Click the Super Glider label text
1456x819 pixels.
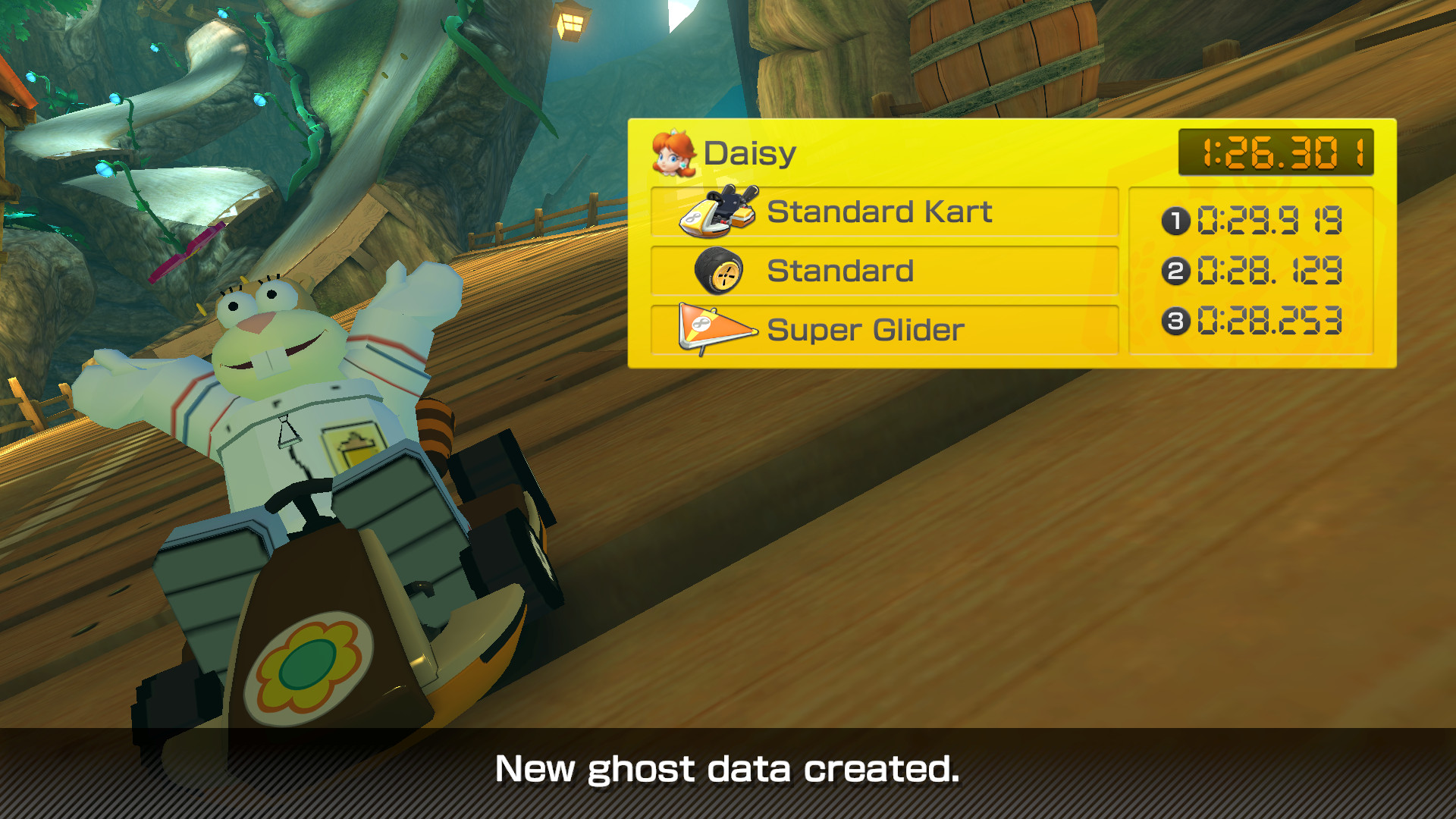point(864,330)
